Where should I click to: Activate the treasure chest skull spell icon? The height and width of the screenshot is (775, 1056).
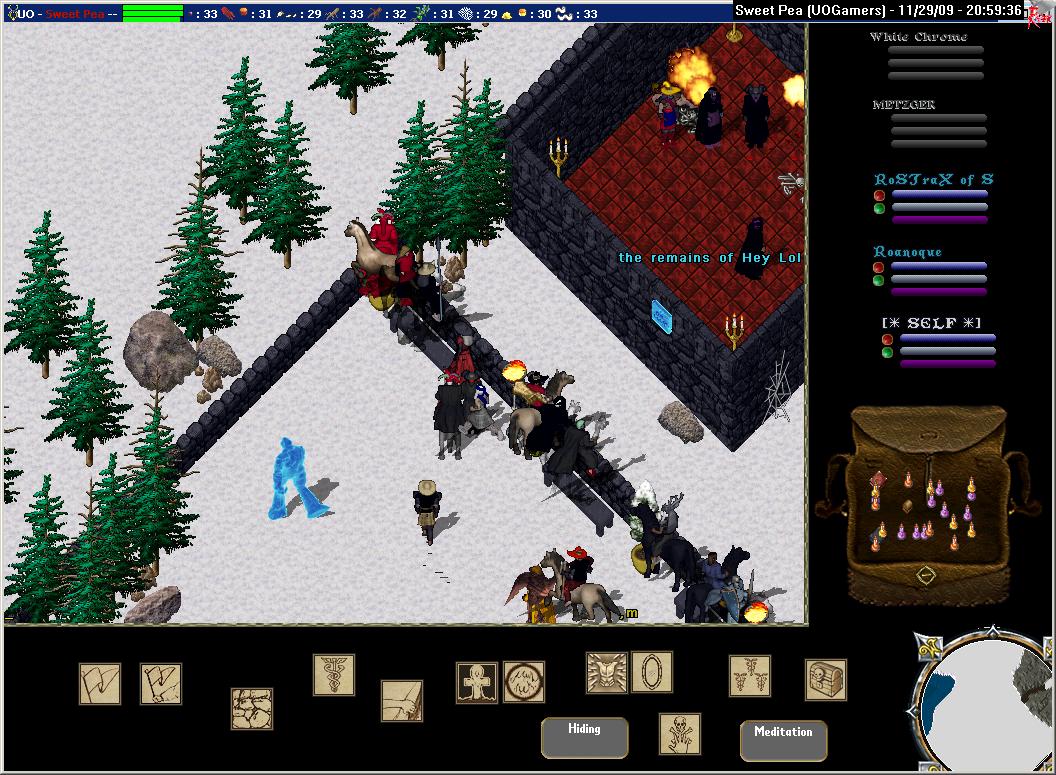(825, 680)
